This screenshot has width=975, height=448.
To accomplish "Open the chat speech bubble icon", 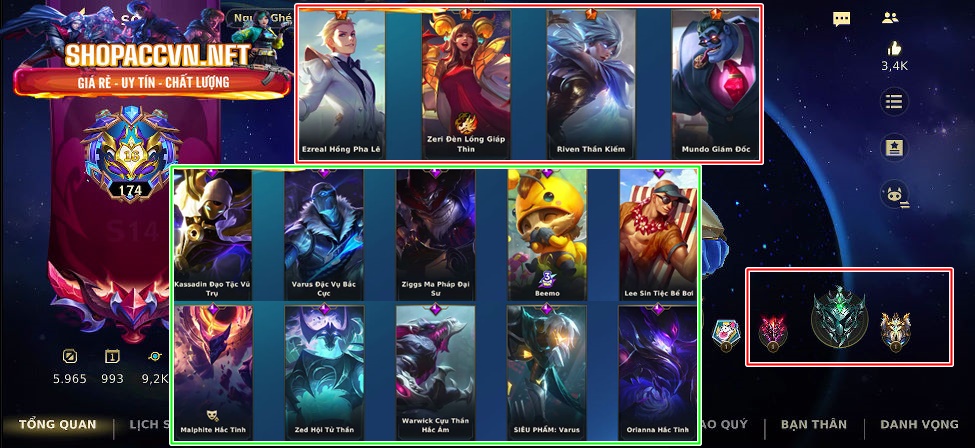I will tap(842, 19).
